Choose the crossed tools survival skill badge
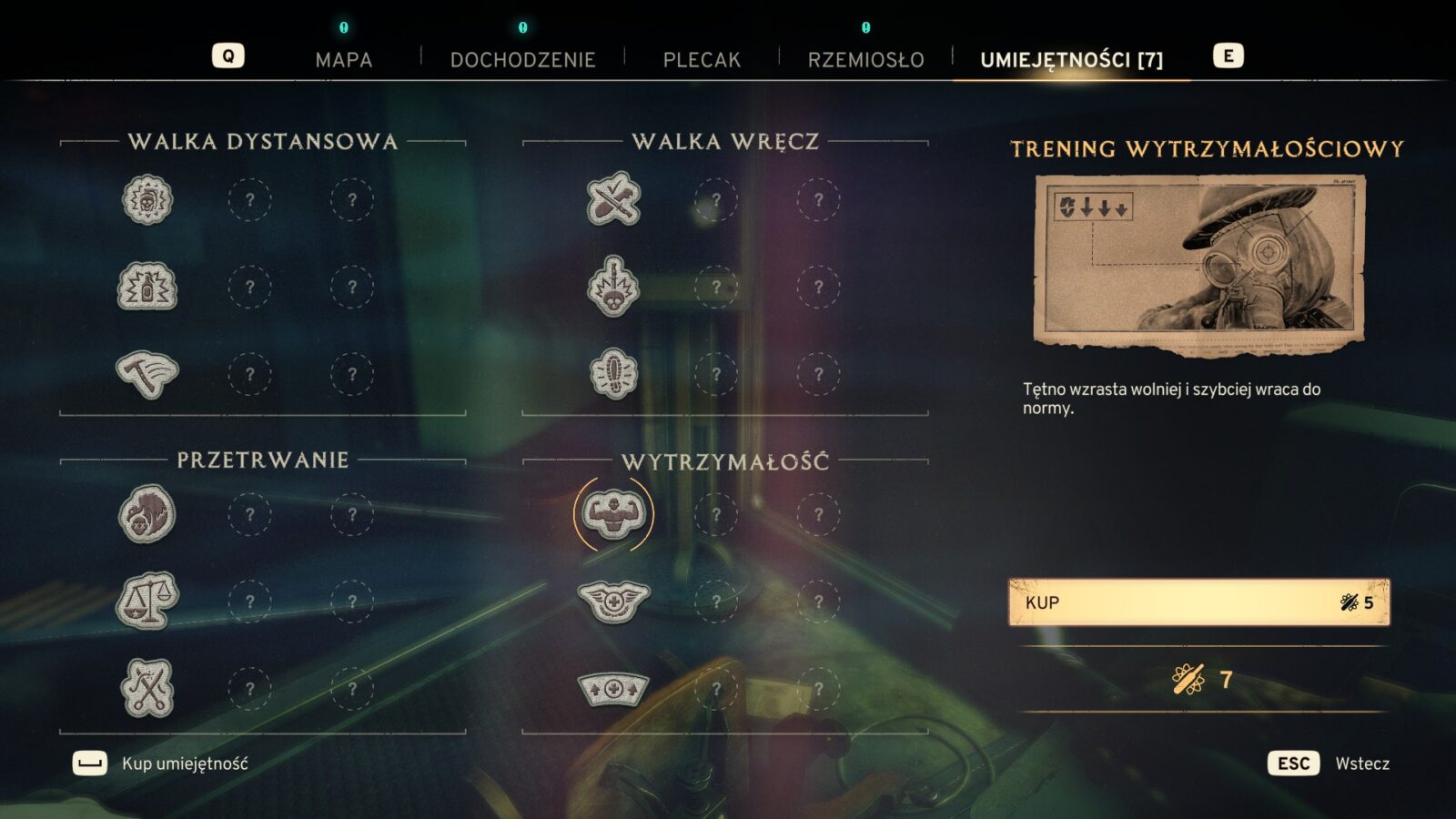The image size is (1456, 819). (x=147, y=689)
